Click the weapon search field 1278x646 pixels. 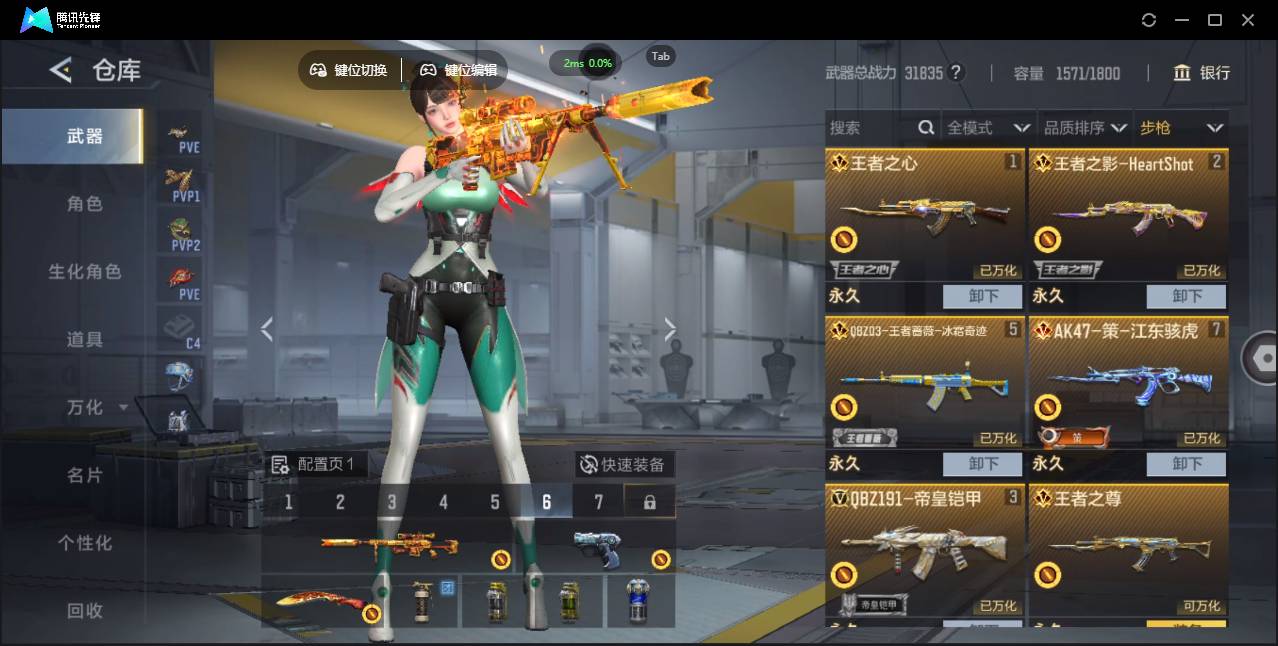point(870,128)
